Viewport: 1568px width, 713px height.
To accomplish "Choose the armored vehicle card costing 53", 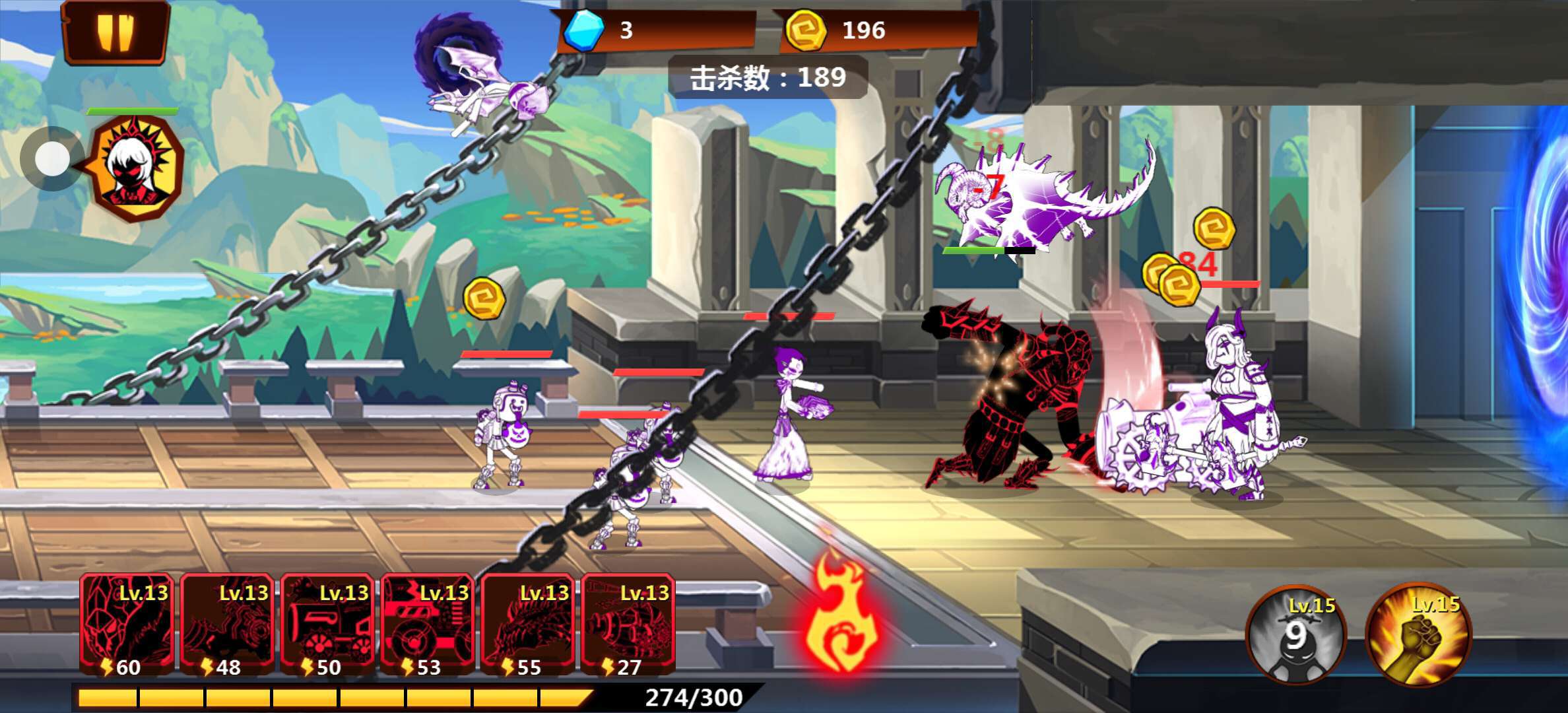I will coord(428,625).
